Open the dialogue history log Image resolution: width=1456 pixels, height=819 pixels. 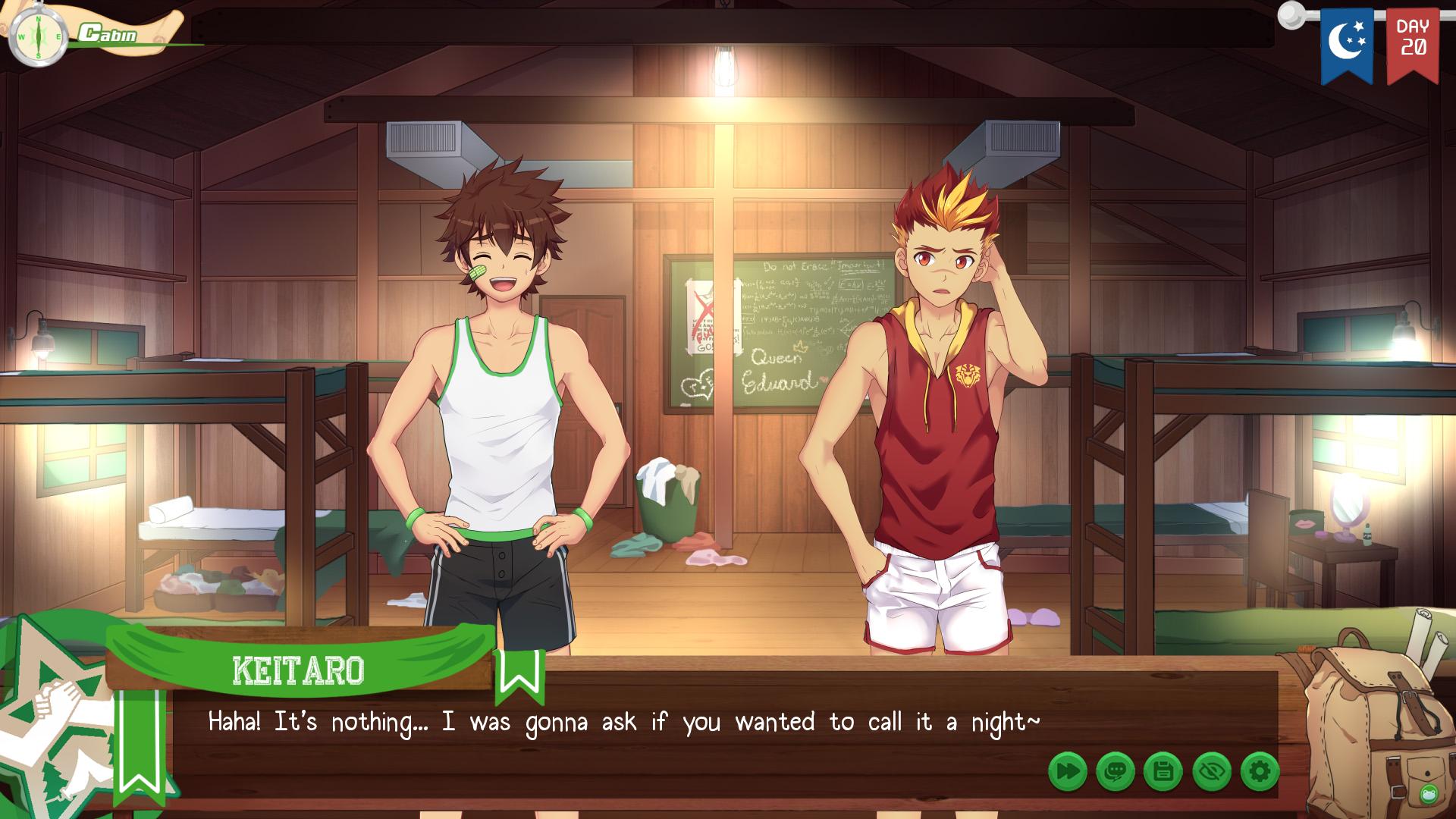pyautogui.click(x=1116, y=772)
